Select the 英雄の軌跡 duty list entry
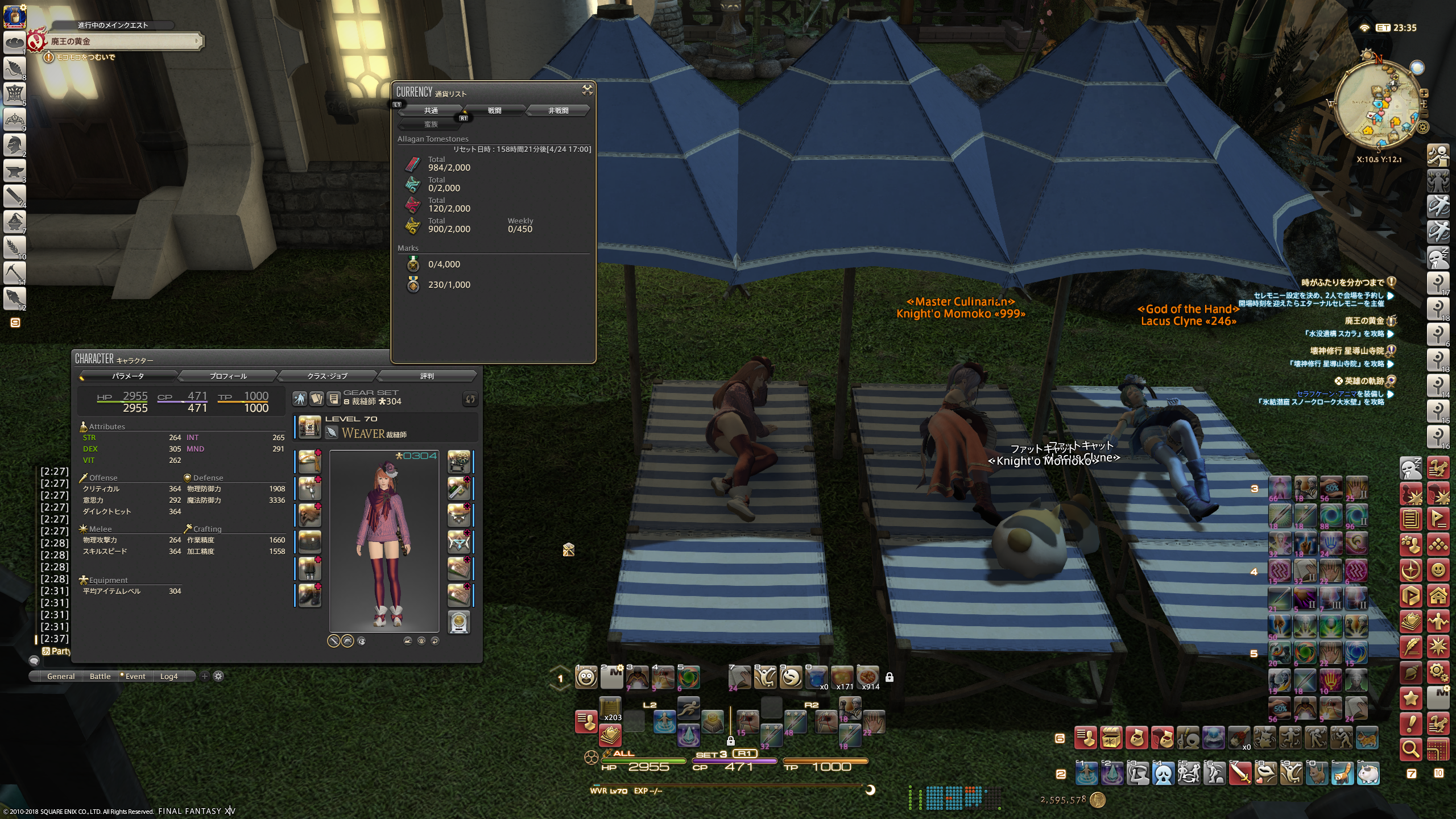This screenshot has width=1456, height=819. [1364, 381]
